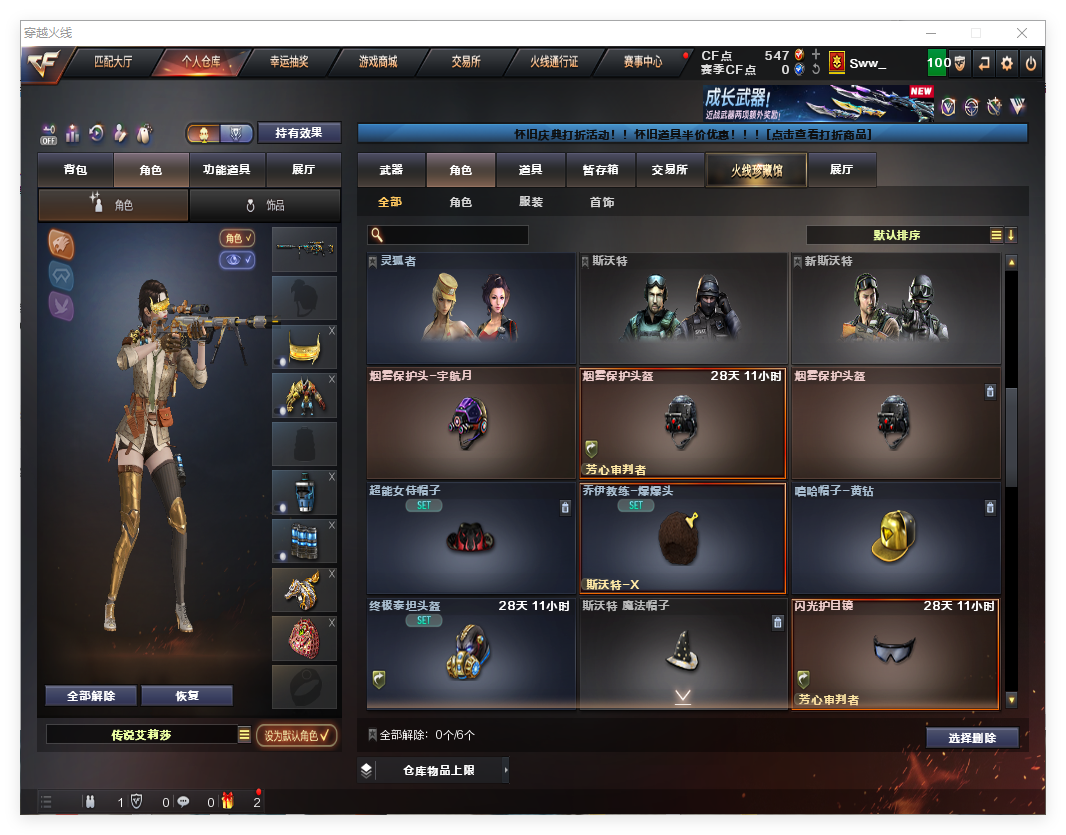Open the 游戏商城 game store
The image size is (1066, 835).
pyautogui.click(x=377, y=62)
